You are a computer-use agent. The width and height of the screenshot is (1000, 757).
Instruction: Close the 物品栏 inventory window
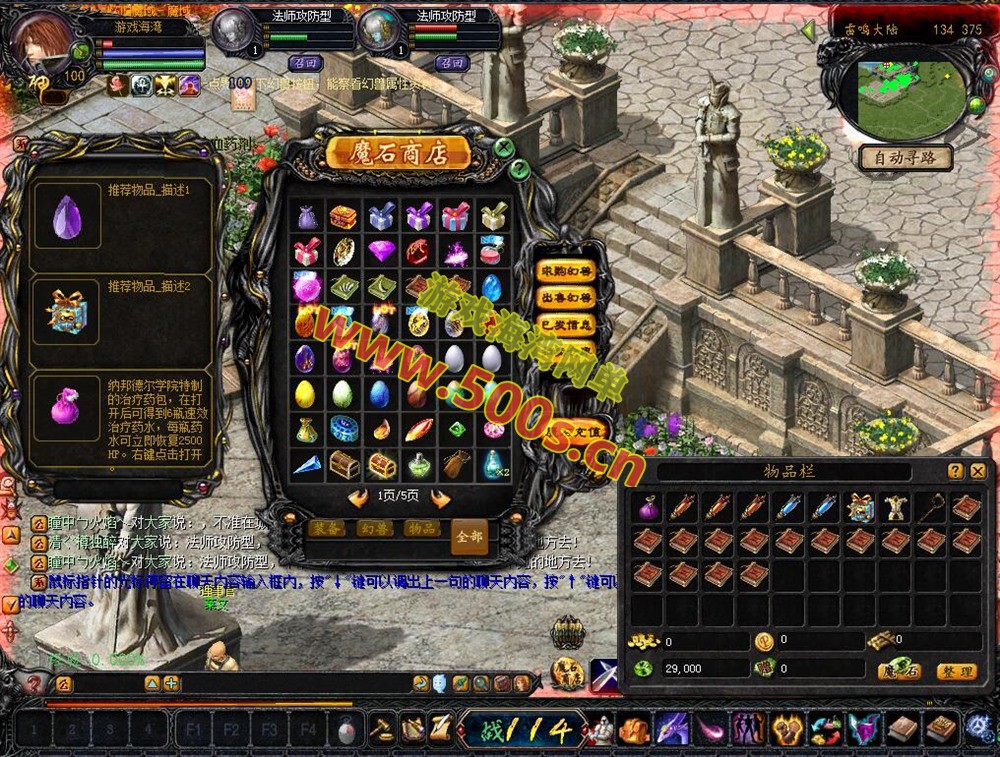pyautogui.click(x=976, y=471)
